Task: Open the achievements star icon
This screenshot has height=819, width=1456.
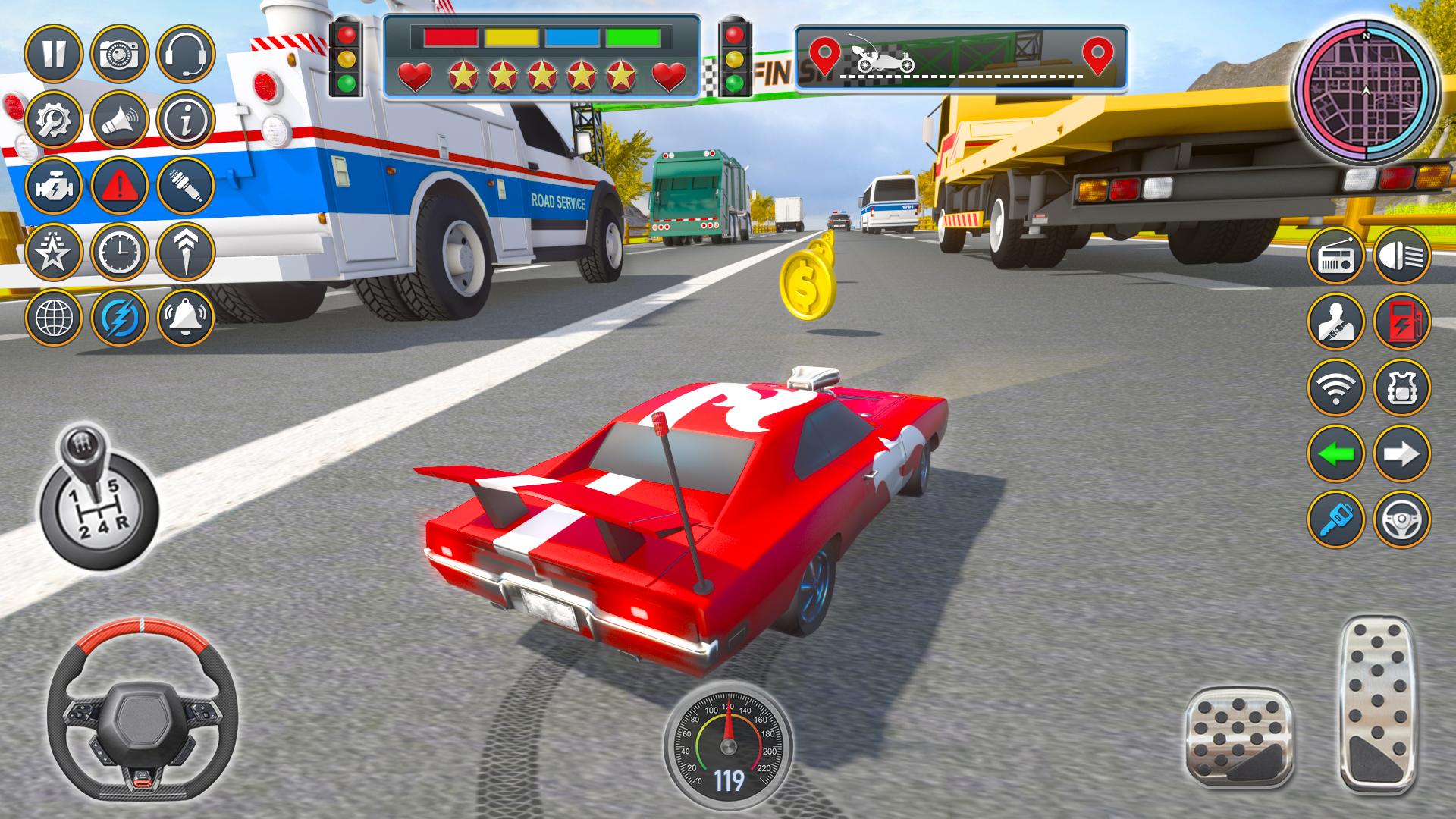Action: [53, 253]
